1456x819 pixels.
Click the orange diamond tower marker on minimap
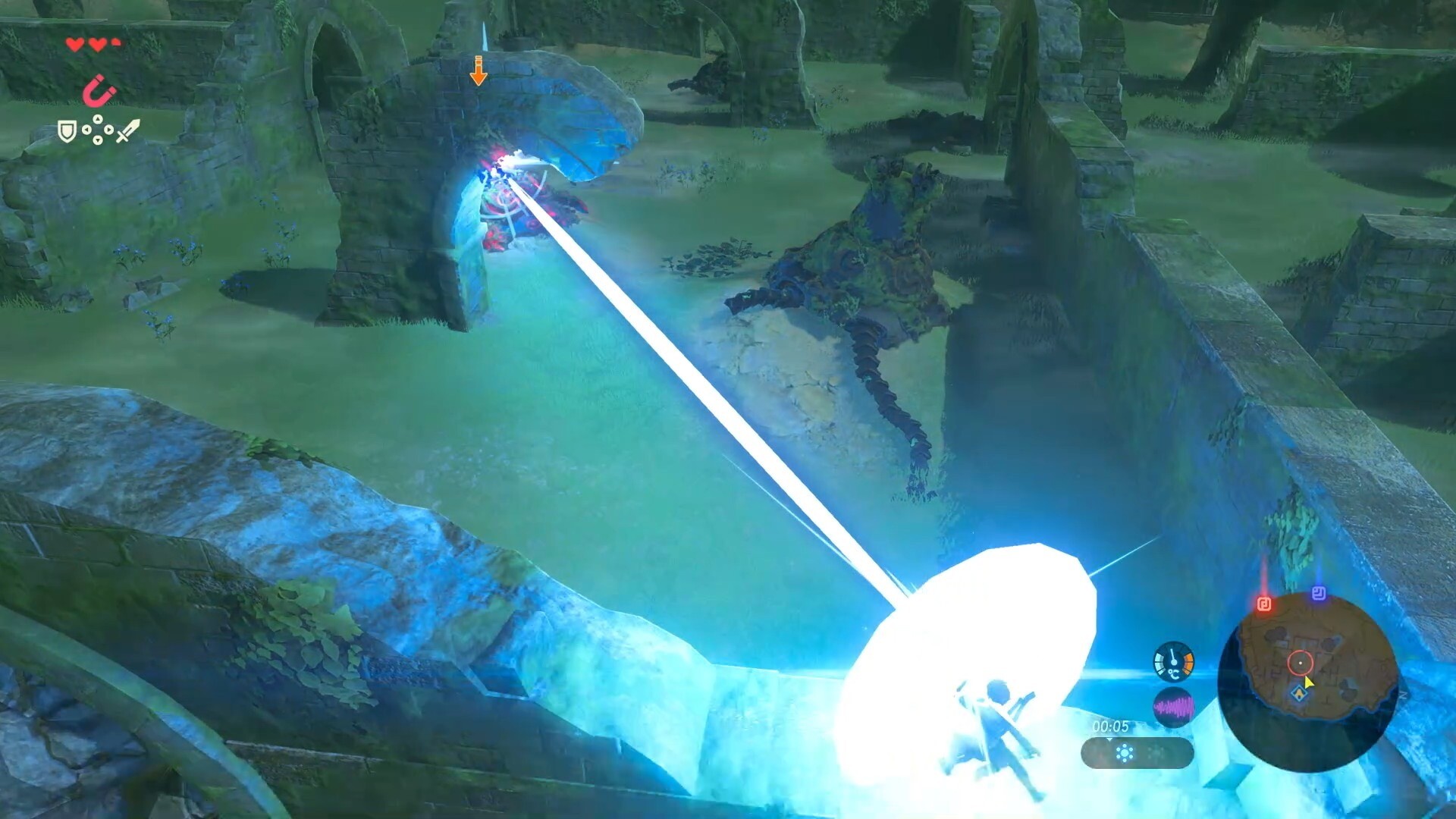pyautogui.click(x=1299, y=692)
